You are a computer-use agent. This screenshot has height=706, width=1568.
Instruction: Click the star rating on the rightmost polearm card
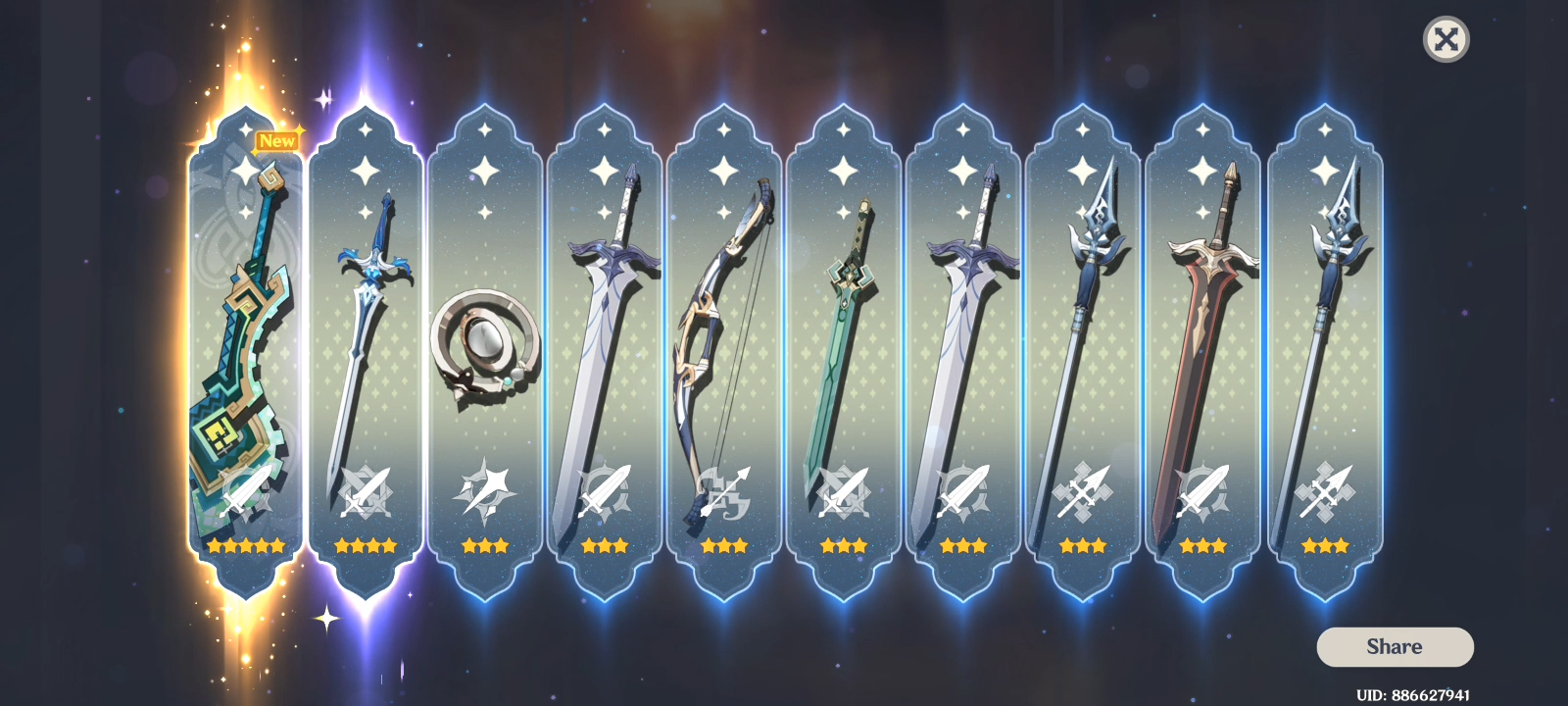(x=1325, y=546)
